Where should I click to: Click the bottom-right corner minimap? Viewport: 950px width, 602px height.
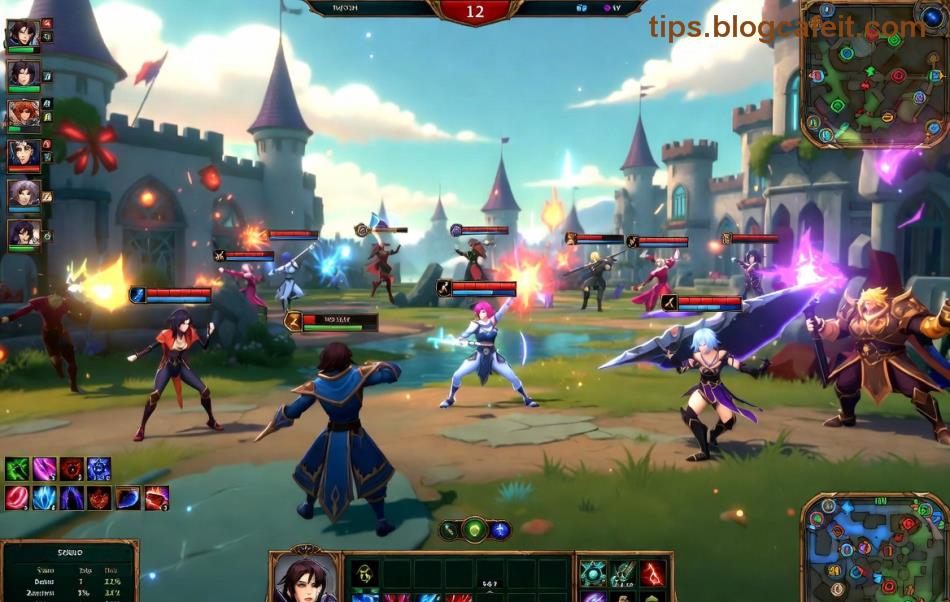(x=876, y=549)
